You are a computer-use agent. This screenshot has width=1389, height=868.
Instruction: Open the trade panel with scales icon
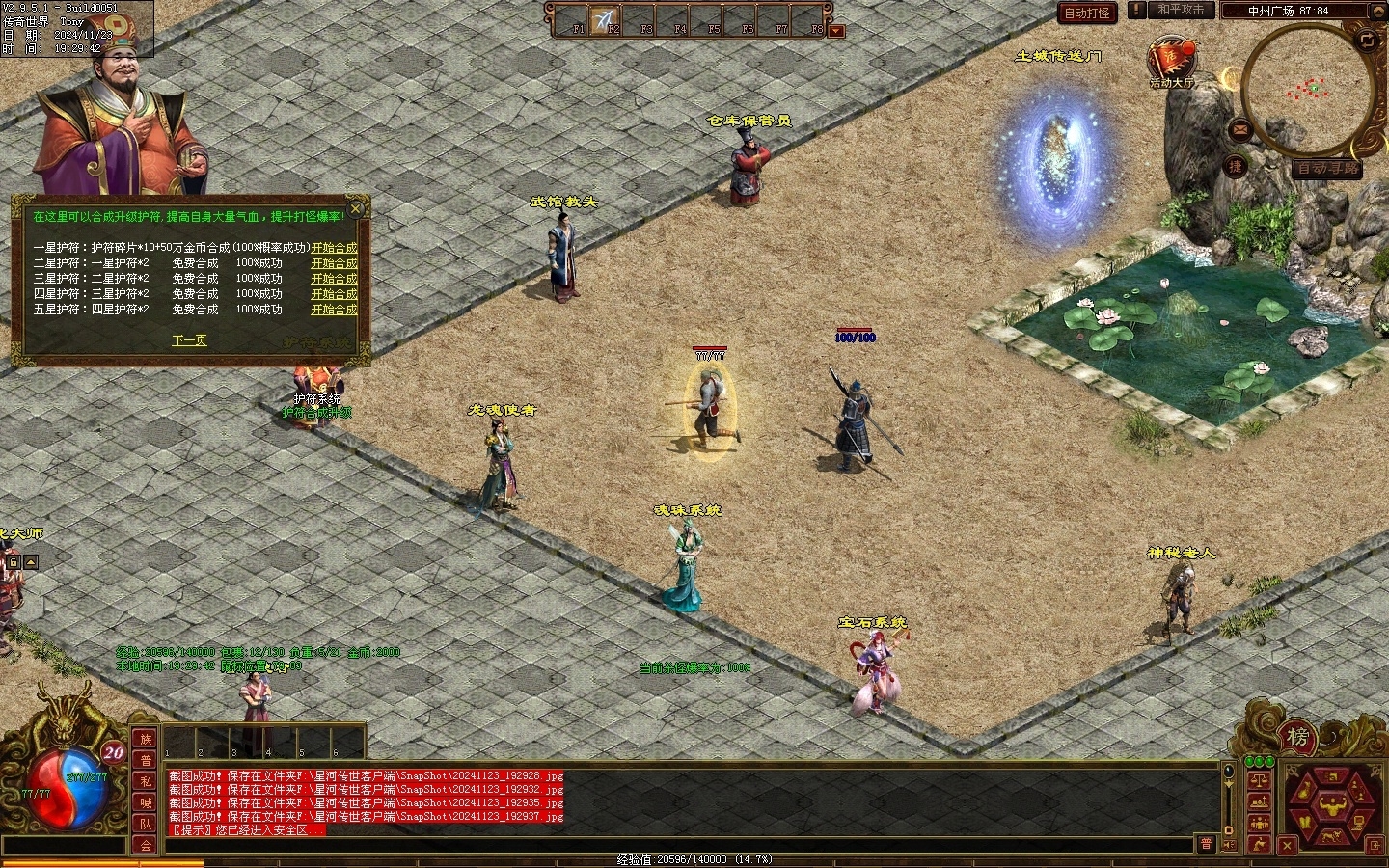1258,779
